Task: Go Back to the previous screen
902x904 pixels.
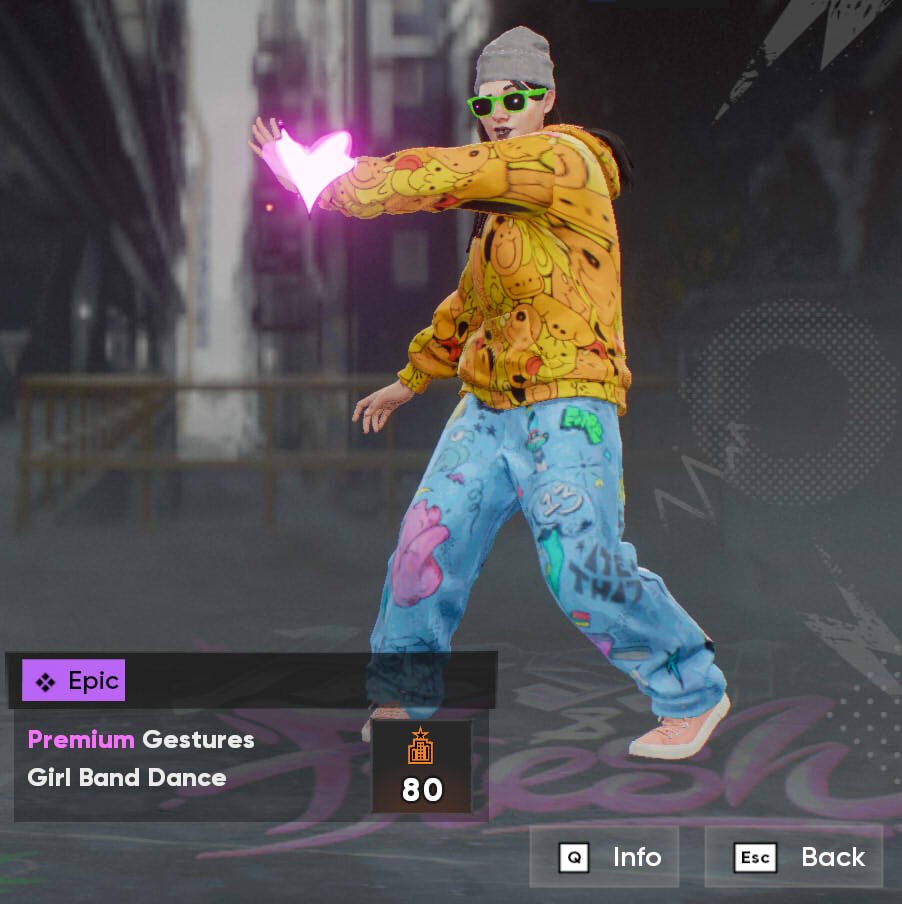Action: click(795, 857)
